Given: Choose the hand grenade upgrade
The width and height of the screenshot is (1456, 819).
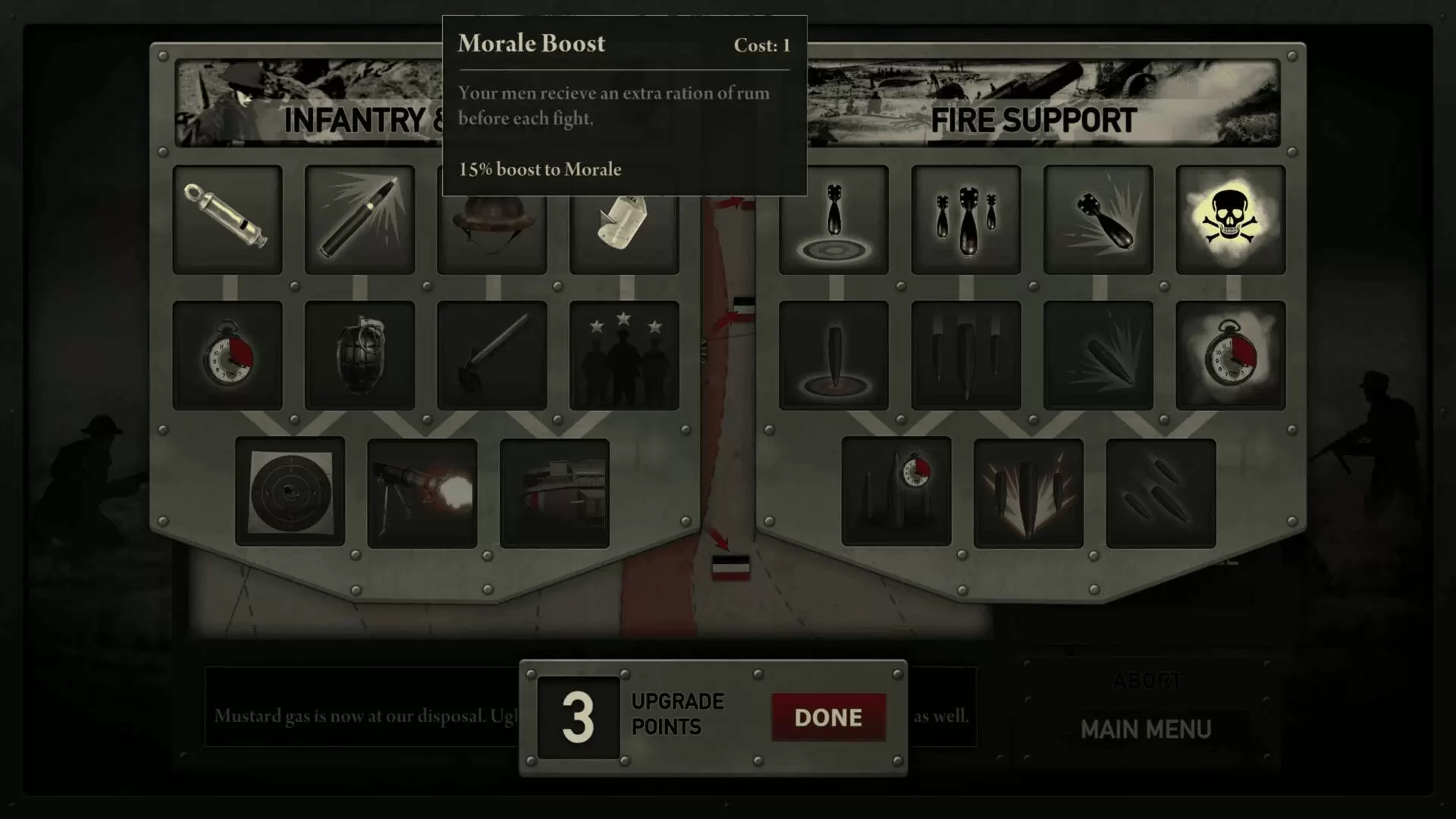Looking at the screenshot, I should [x=359, y=355].
